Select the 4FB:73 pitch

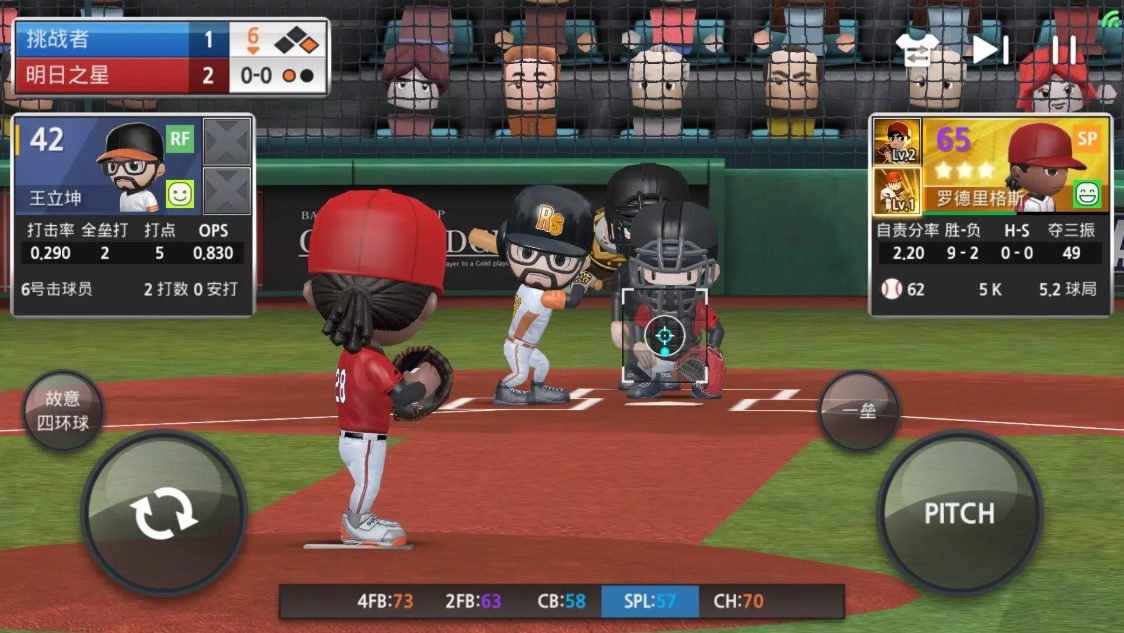coord(385,601)
